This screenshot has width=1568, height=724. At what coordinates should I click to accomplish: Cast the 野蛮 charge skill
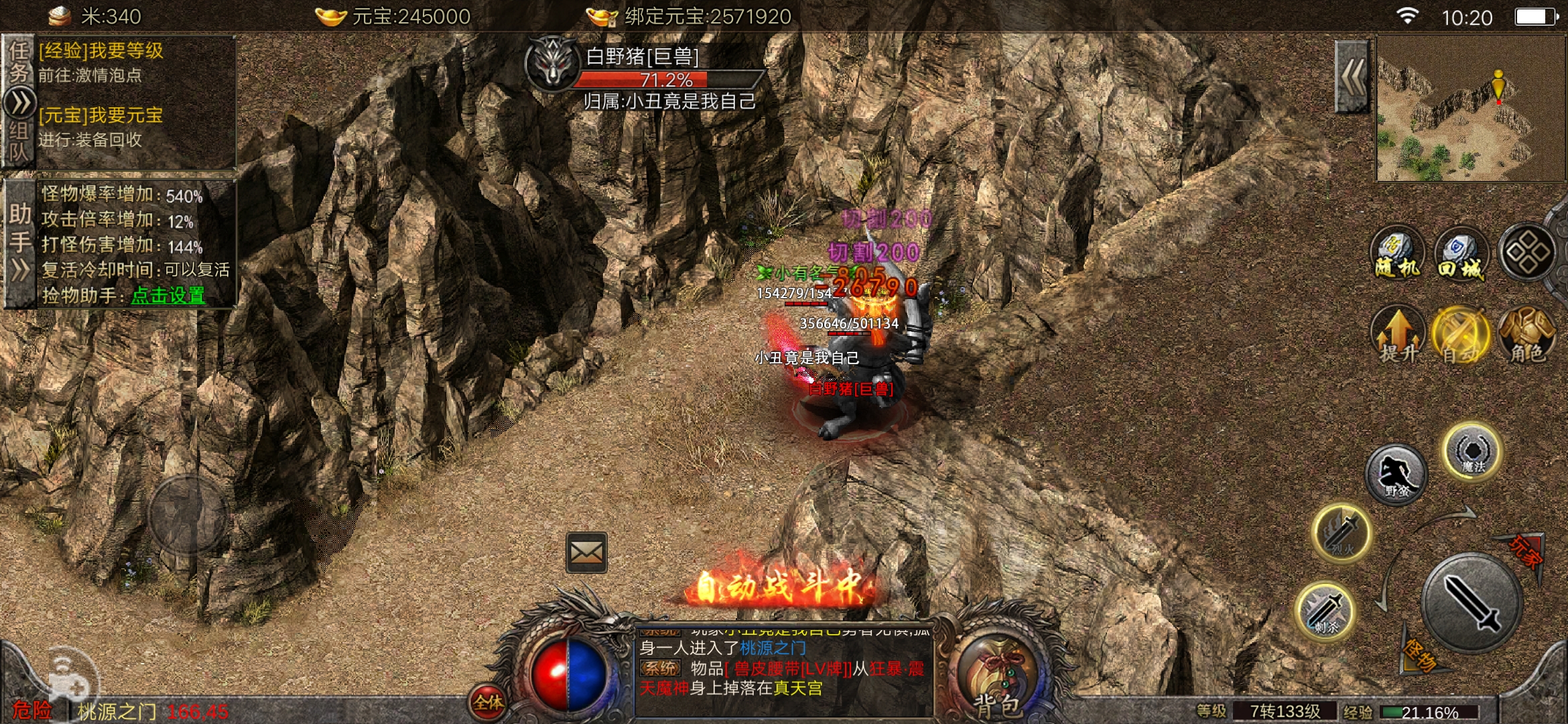pyautogui.click(x=1396, y=475)
